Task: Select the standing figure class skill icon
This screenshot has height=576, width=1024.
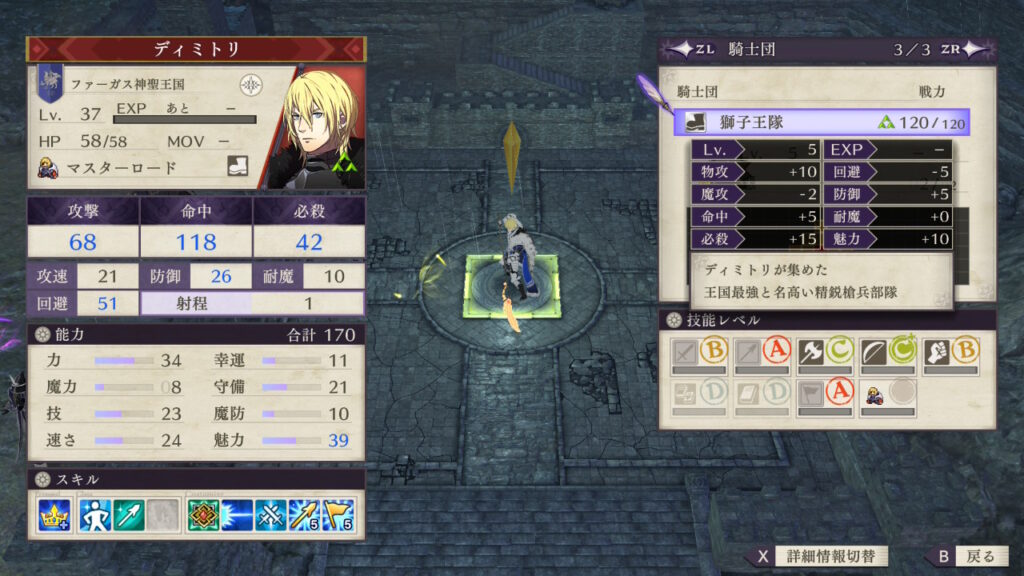Action: [95, 515]
